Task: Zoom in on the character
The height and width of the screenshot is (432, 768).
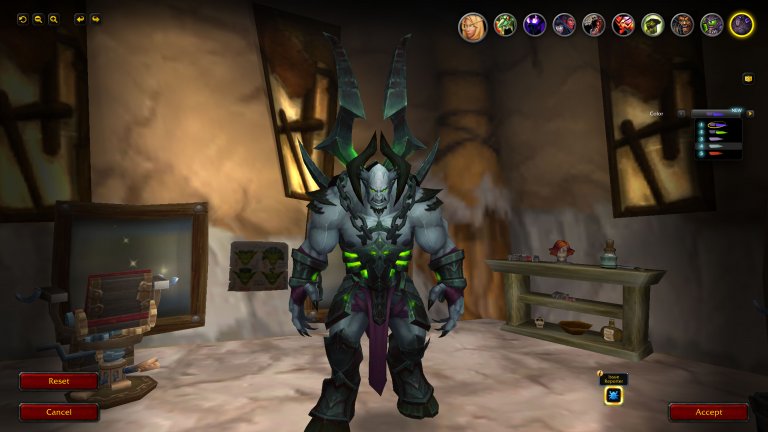Action: (x=53, y=19)
